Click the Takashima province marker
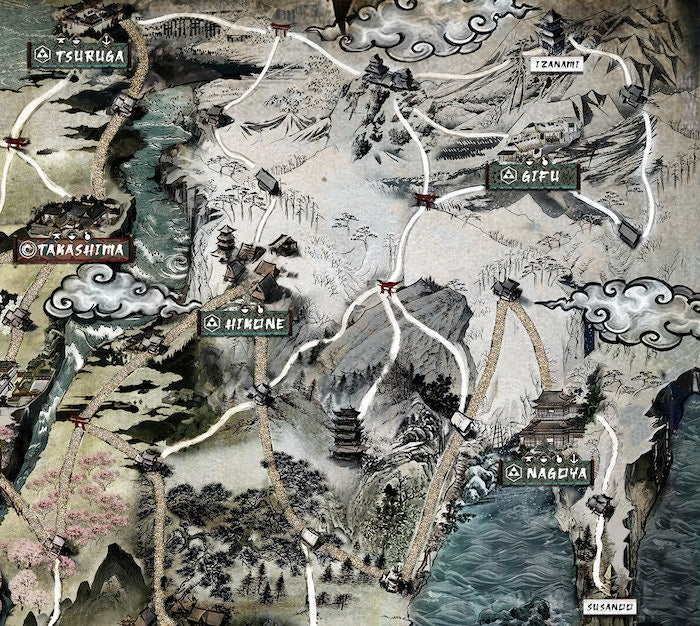The height and width of the screenshot is (626, 700). (72, 249)
